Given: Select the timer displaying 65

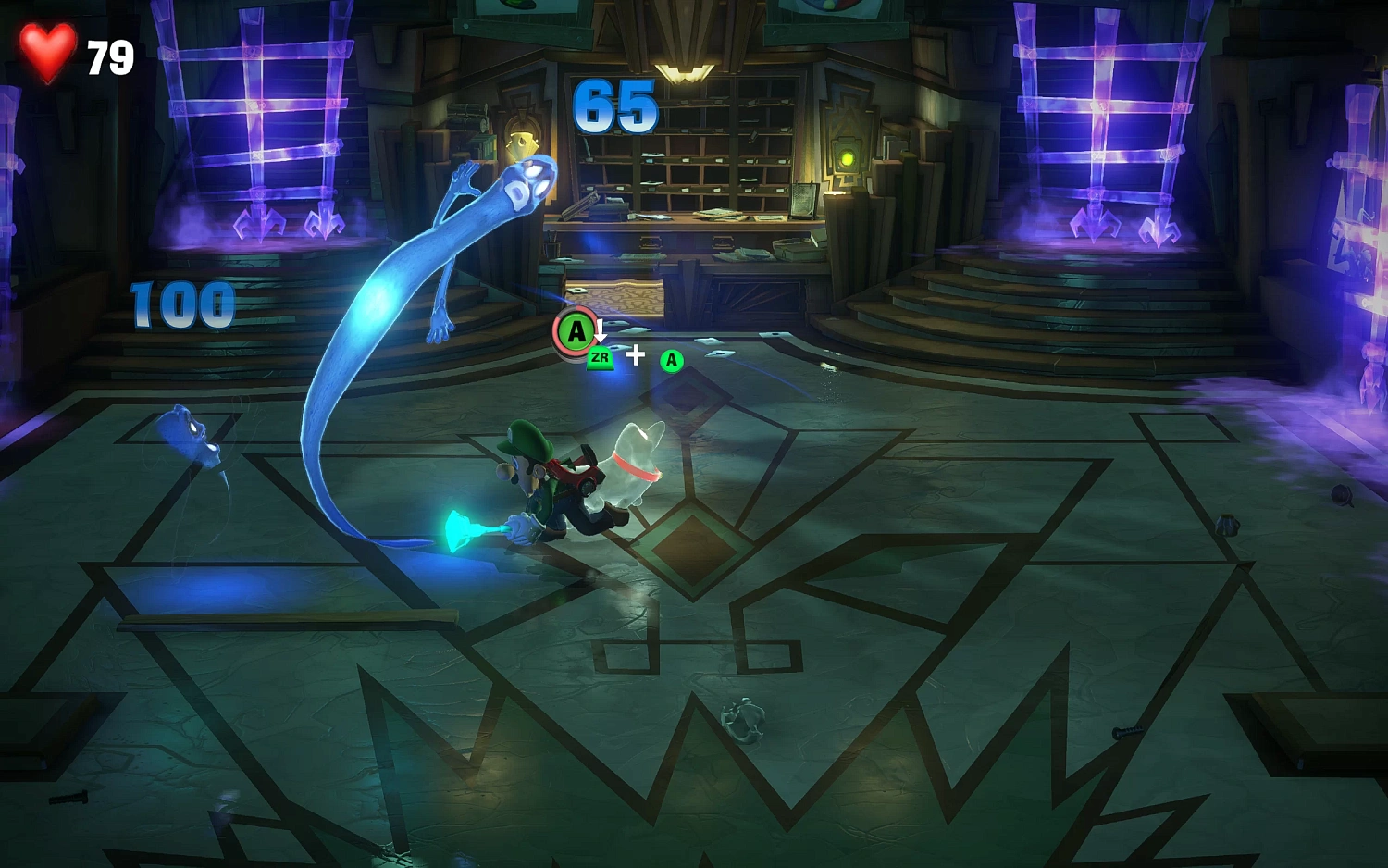Looking at the screenshot, I should [x=613, y=105].
